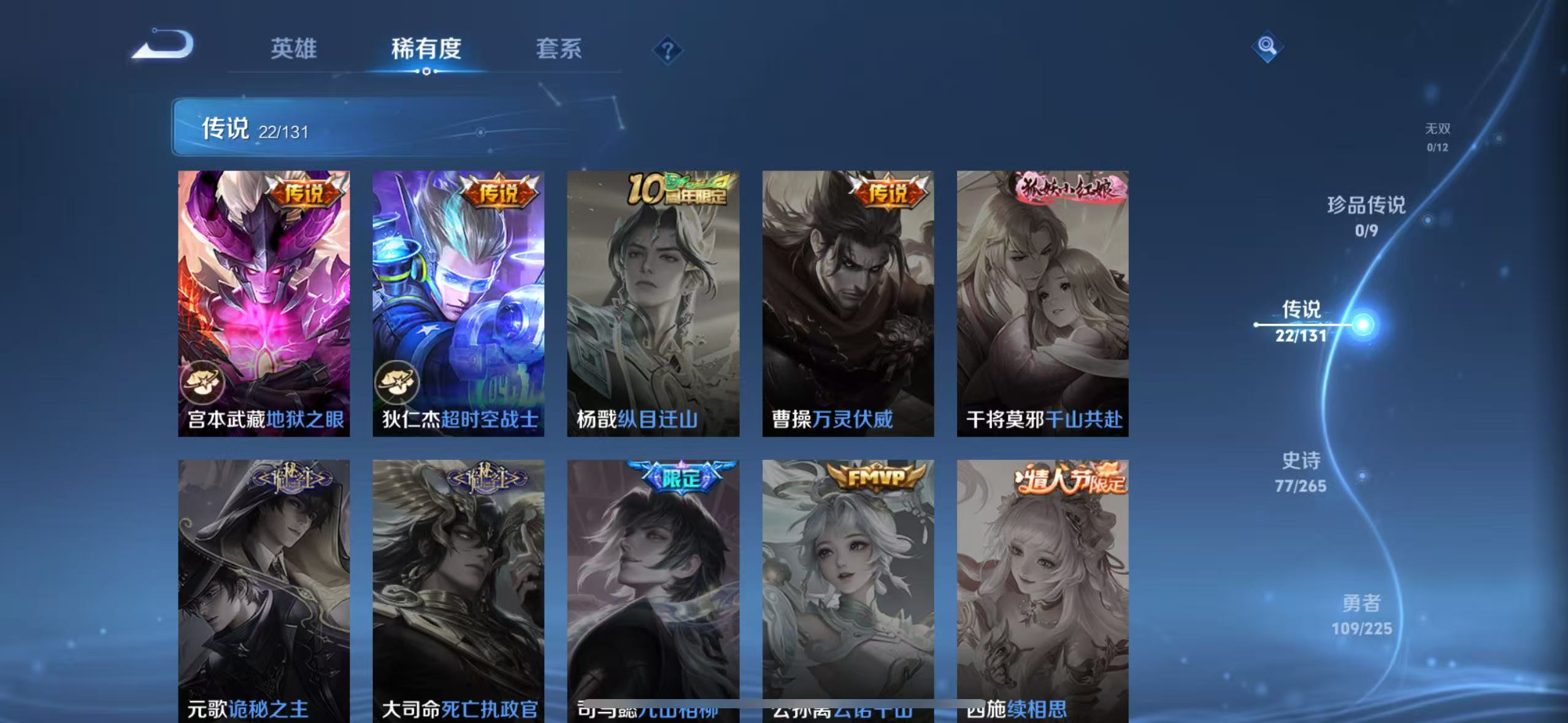1568x723 pixels.
Task: Jump to the 珍品传说 section
Action: [x=1366, y=218]
